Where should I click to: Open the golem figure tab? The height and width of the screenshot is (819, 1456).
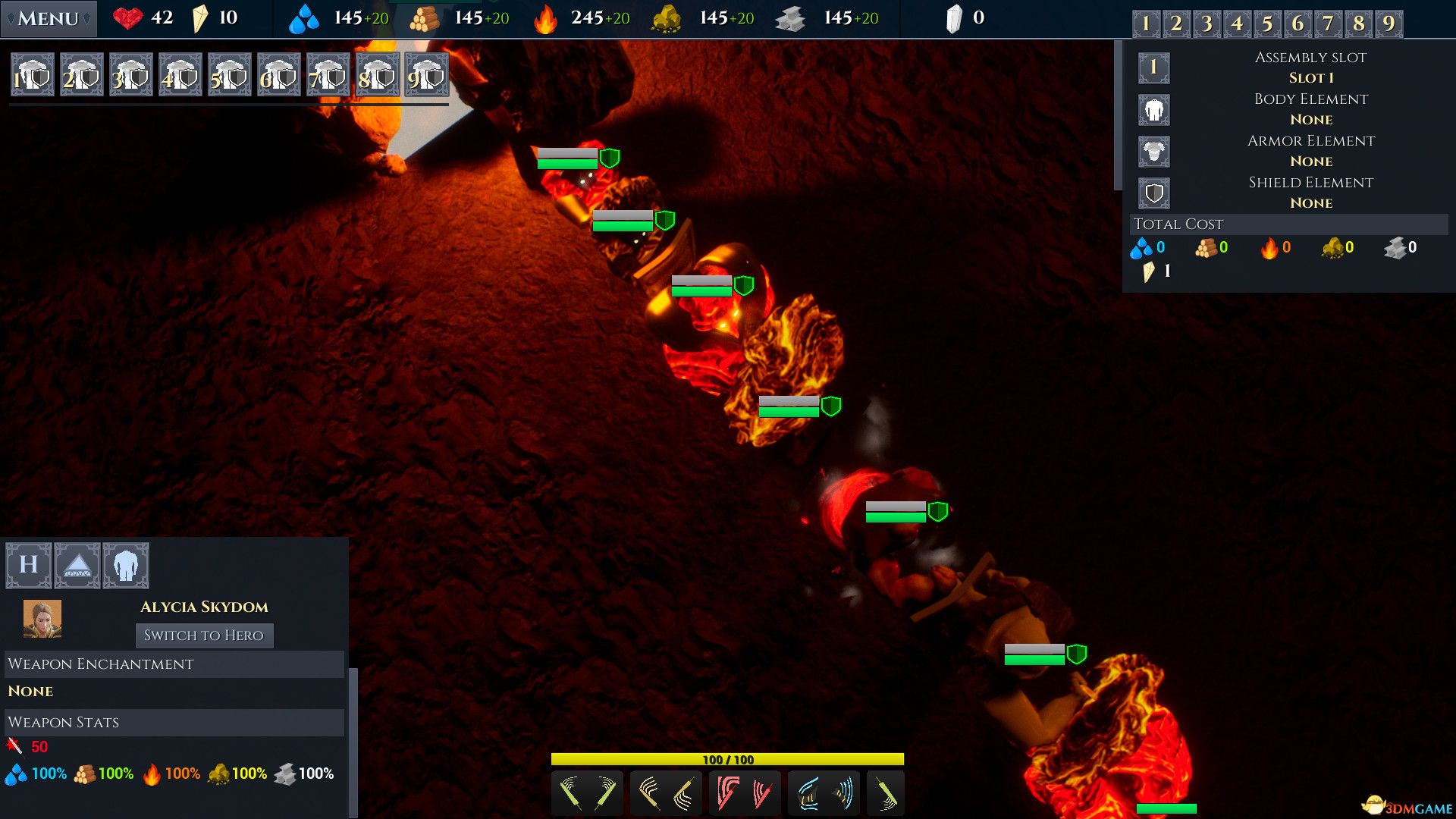coord(126,565)
